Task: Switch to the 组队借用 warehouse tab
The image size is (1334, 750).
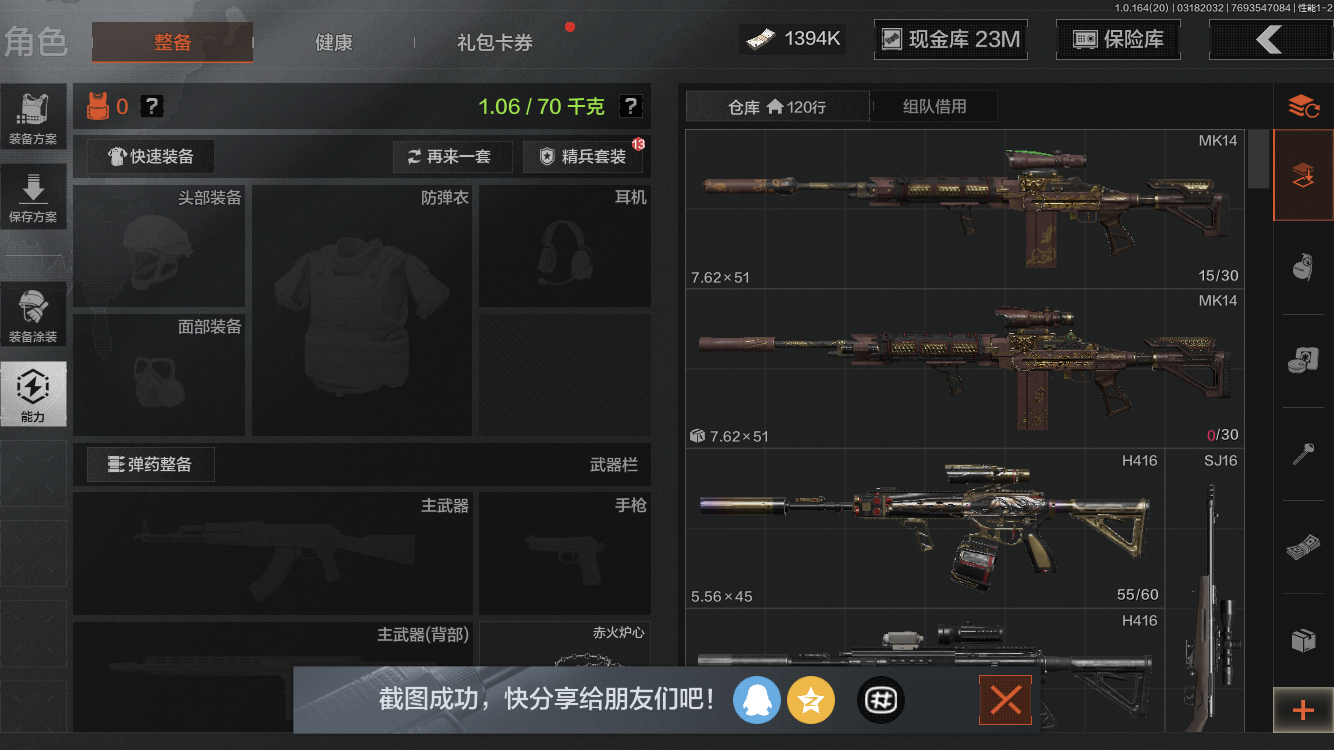Action: [x=934, y=106]
